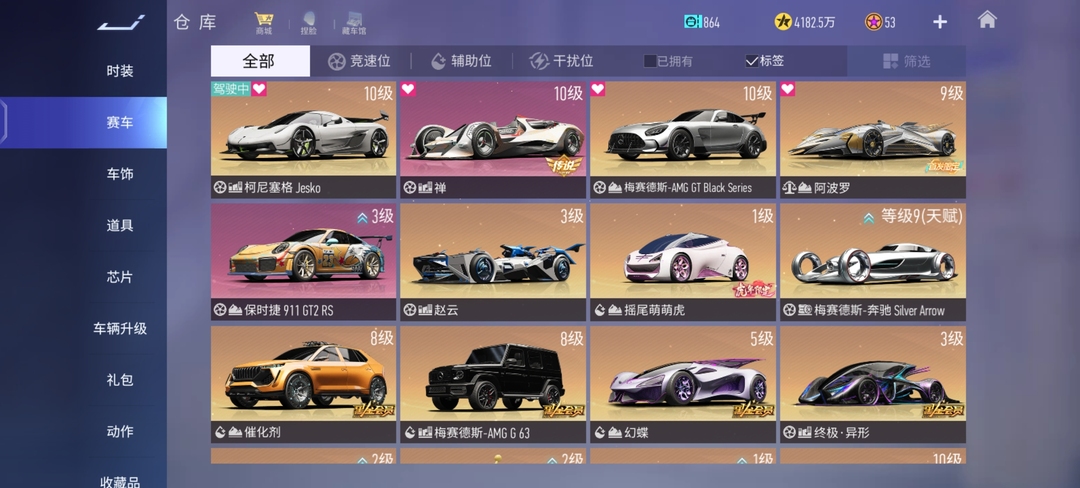Switch to the 干扰位 filter tab
Image resolution: width=1080 pixels, height=488 pixels.
point(561,61)
